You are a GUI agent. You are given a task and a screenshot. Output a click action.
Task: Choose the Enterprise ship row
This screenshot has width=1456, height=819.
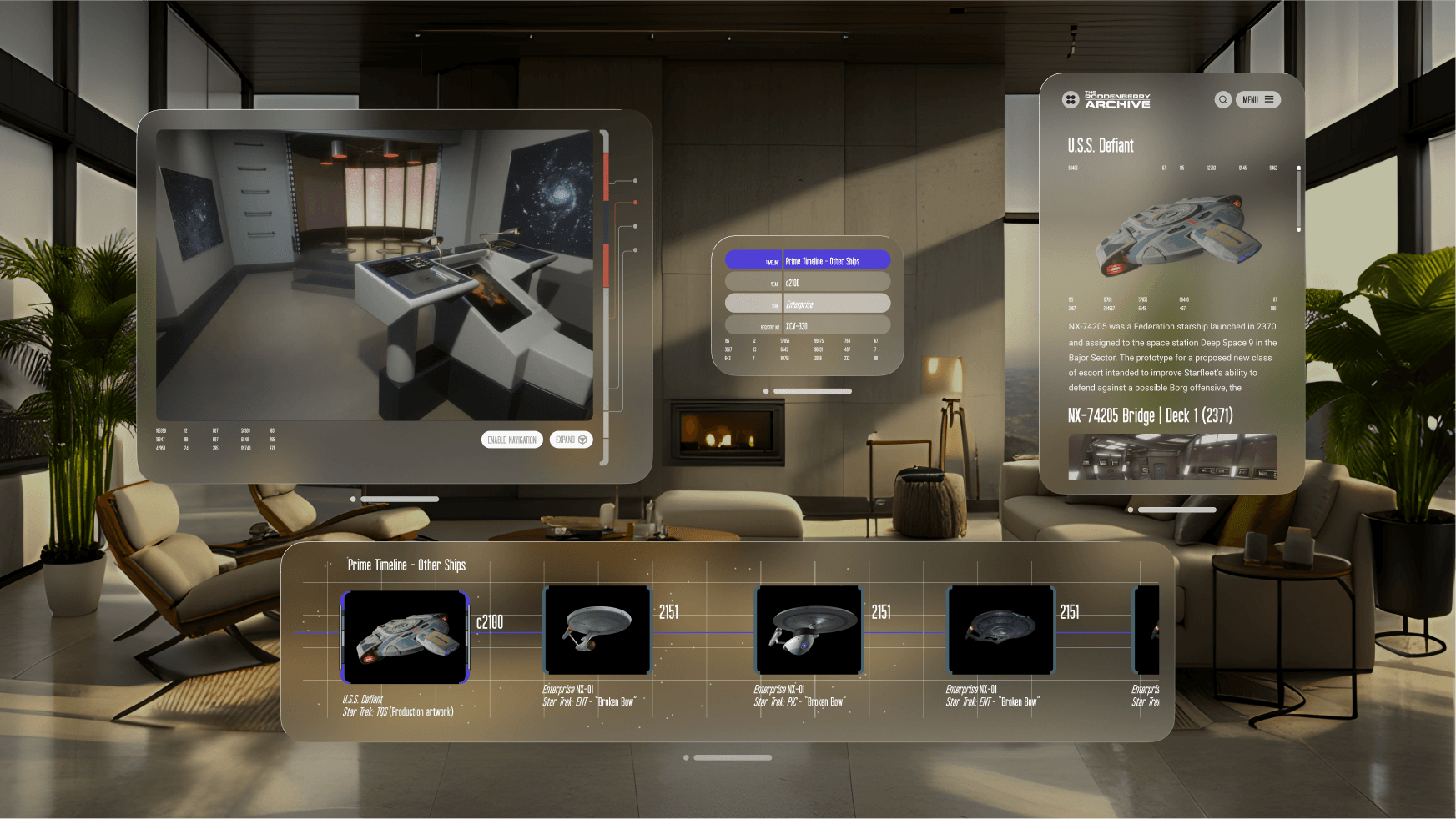point(807,304)
